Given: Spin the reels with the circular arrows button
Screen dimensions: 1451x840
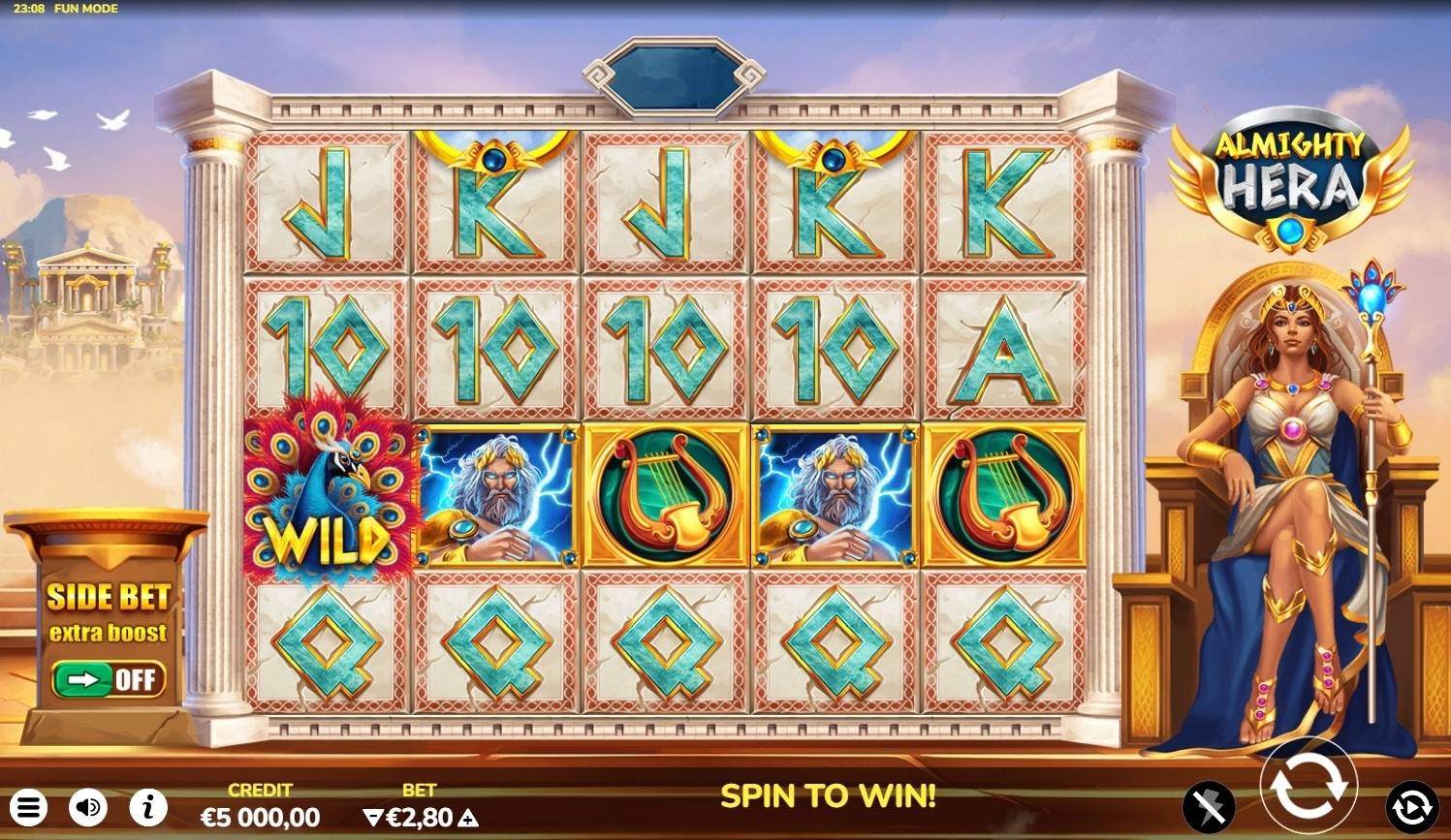Looking at the screenshot, I should (x=1308, y=786).
